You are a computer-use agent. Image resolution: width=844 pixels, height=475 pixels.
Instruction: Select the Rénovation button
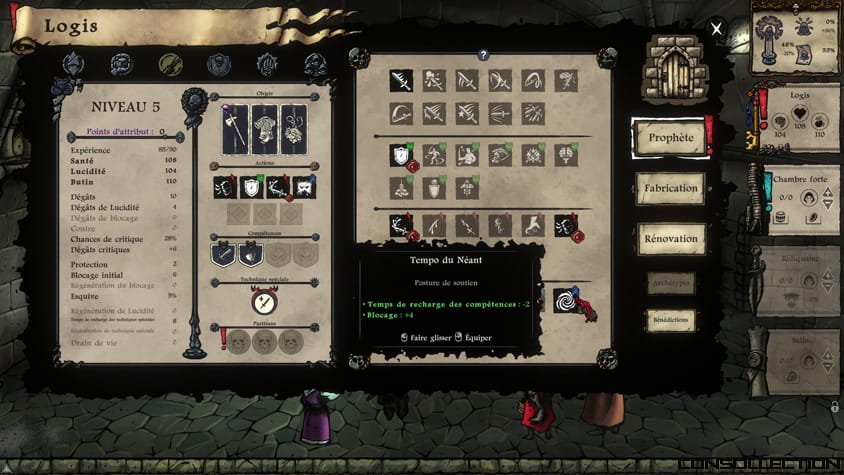click(x=670, y=238)
